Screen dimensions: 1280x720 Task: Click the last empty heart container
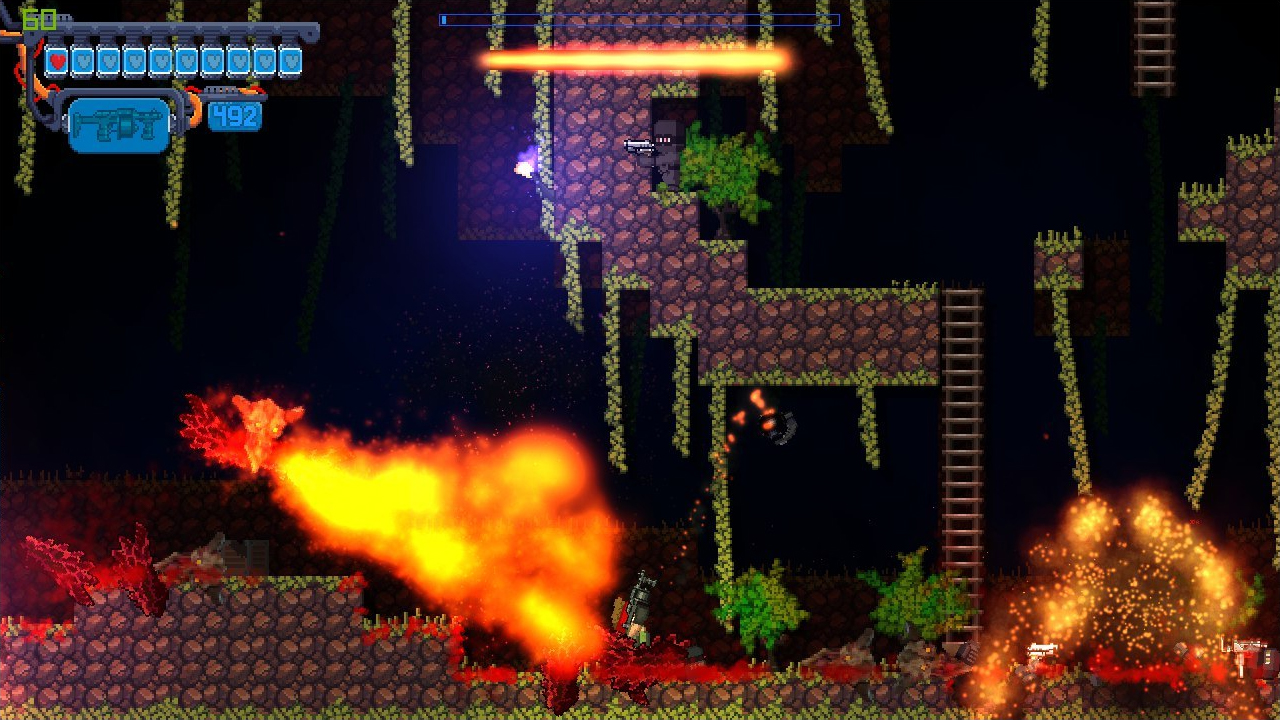pos(290,62)
